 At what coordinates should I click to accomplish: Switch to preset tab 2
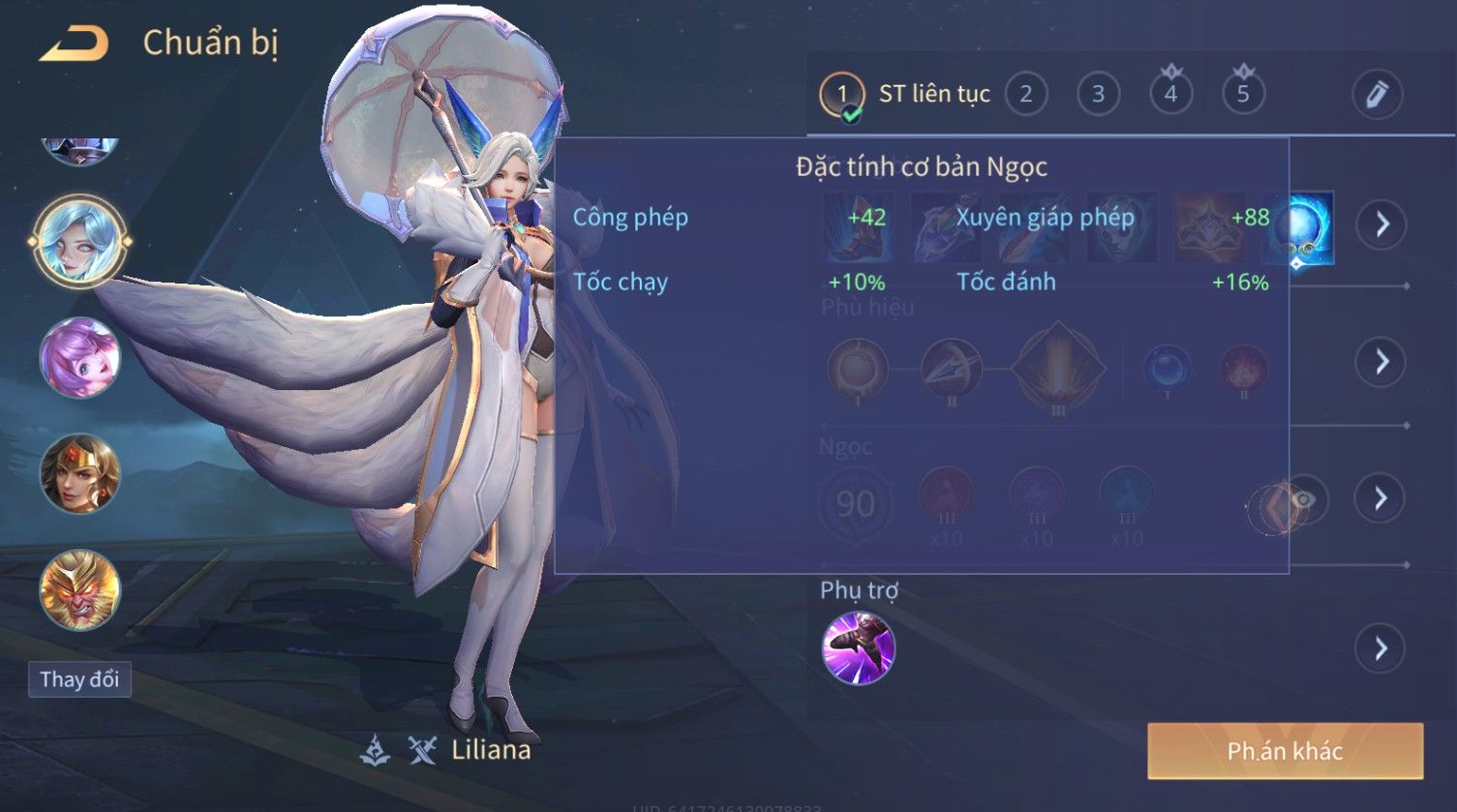pyautogui.click(x=1025, y=94)
